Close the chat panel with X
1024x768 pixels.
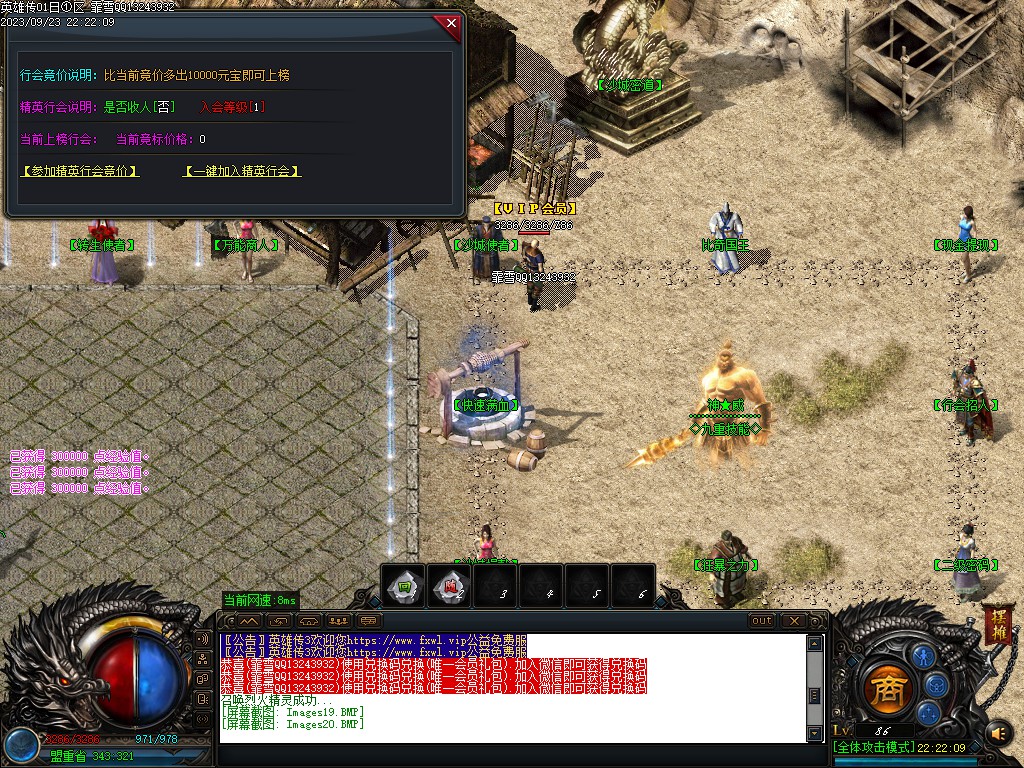(x=795, y=621)
